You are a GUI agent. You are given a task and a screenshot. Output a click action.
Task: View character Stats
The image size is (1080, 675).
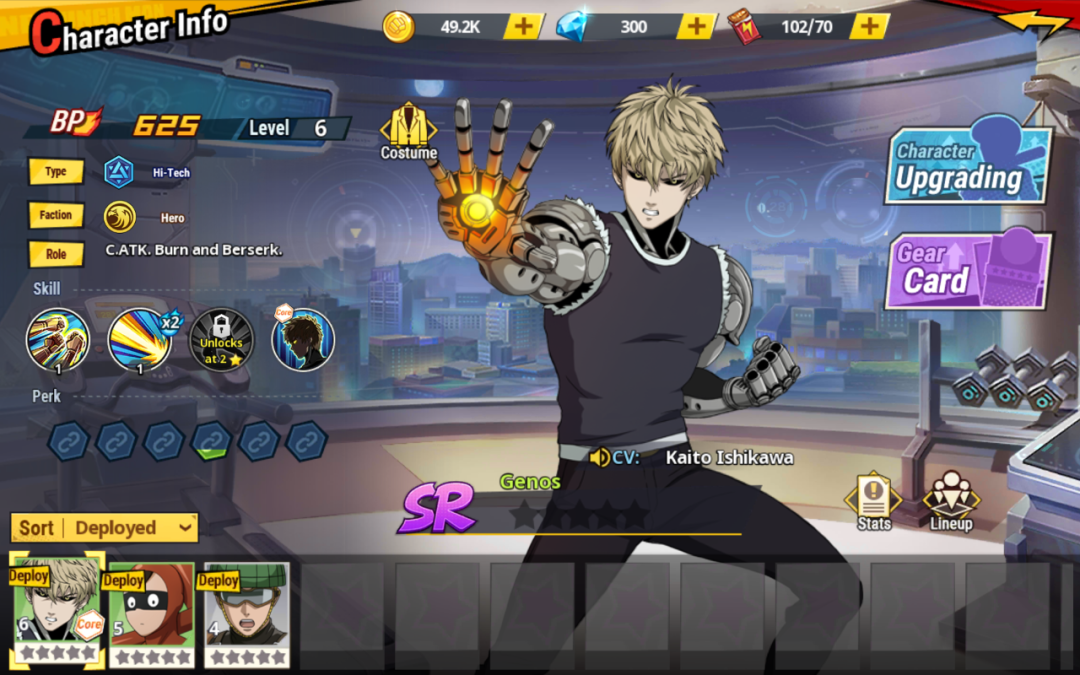(873, 501)
